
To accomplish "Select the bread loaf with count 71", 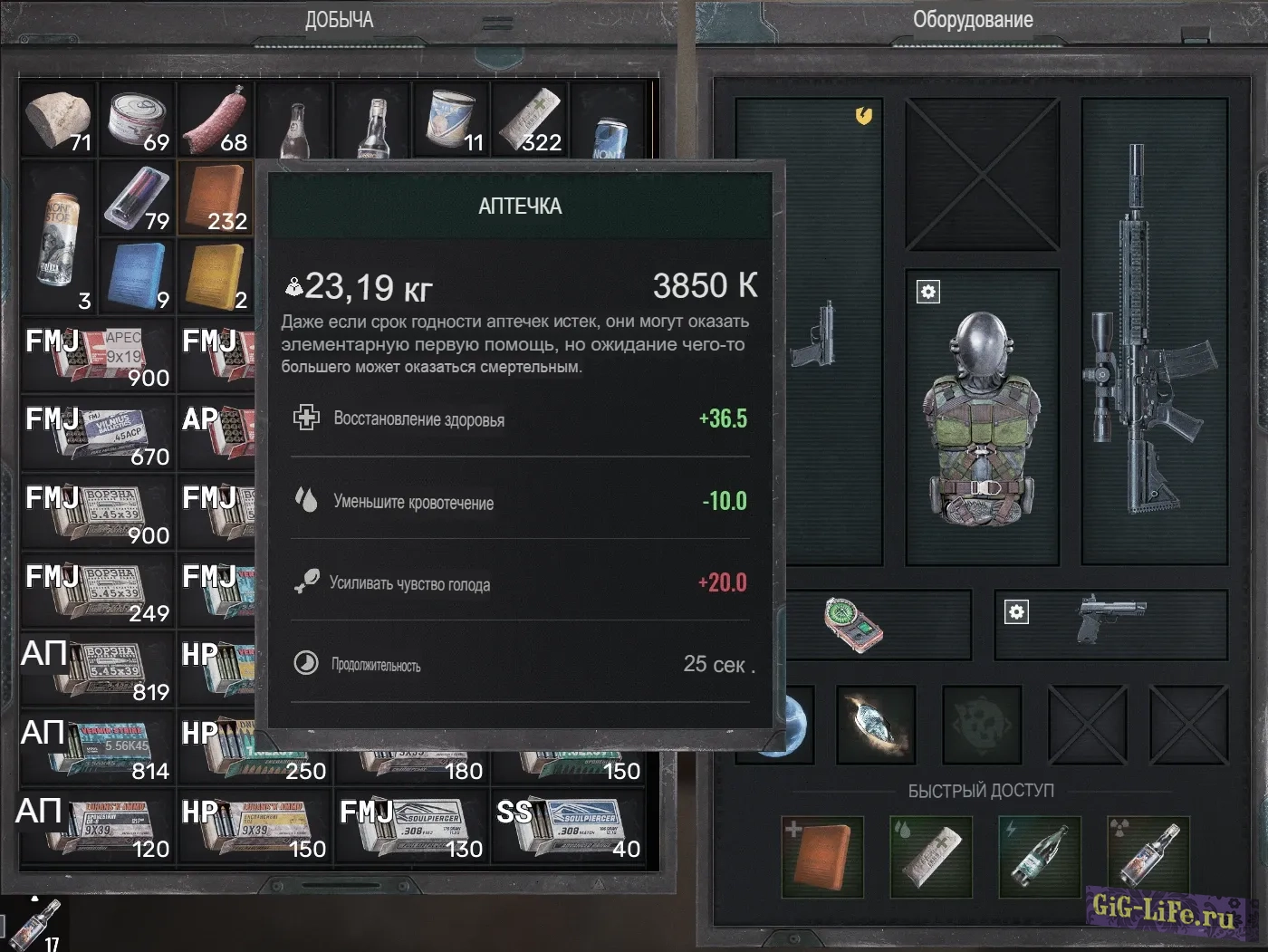I will click(58, 120).
